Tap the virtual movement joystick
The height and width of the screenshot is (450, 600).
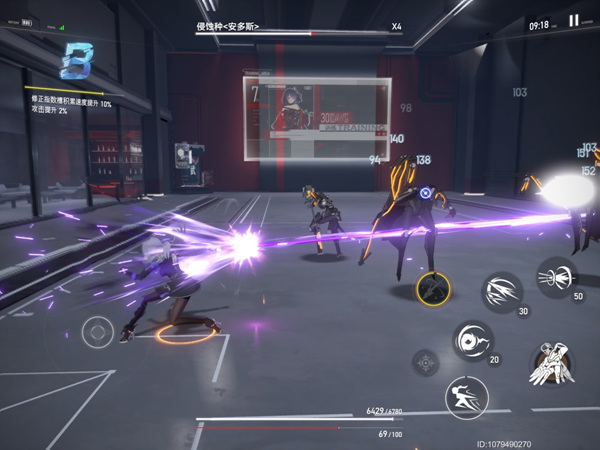pyautogui.click(x=98, y=331)
